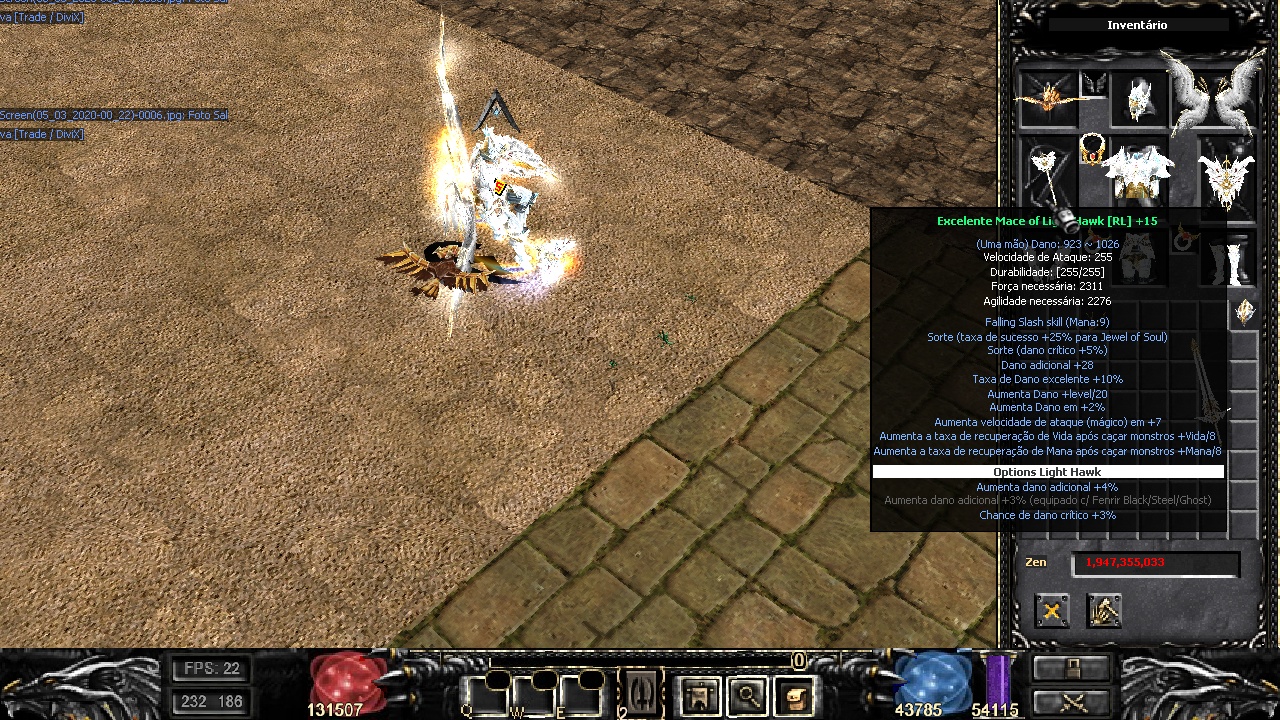
Task: Close the inventory with the X button
Action: click(1051, 611)
